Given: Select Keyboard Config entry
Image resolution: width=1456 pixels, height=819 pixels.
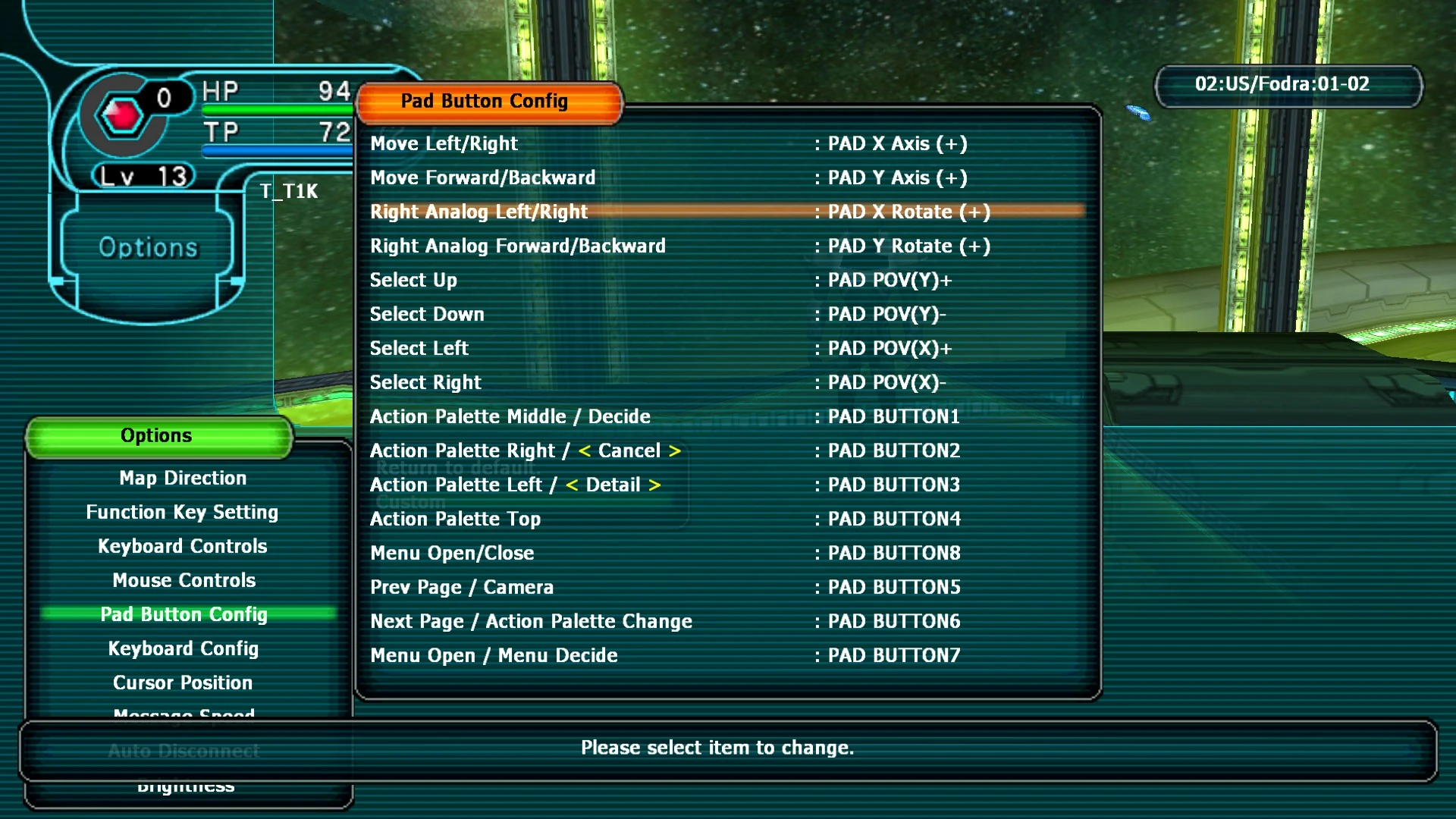Looking at the screenshot, I should pos(183,648).
